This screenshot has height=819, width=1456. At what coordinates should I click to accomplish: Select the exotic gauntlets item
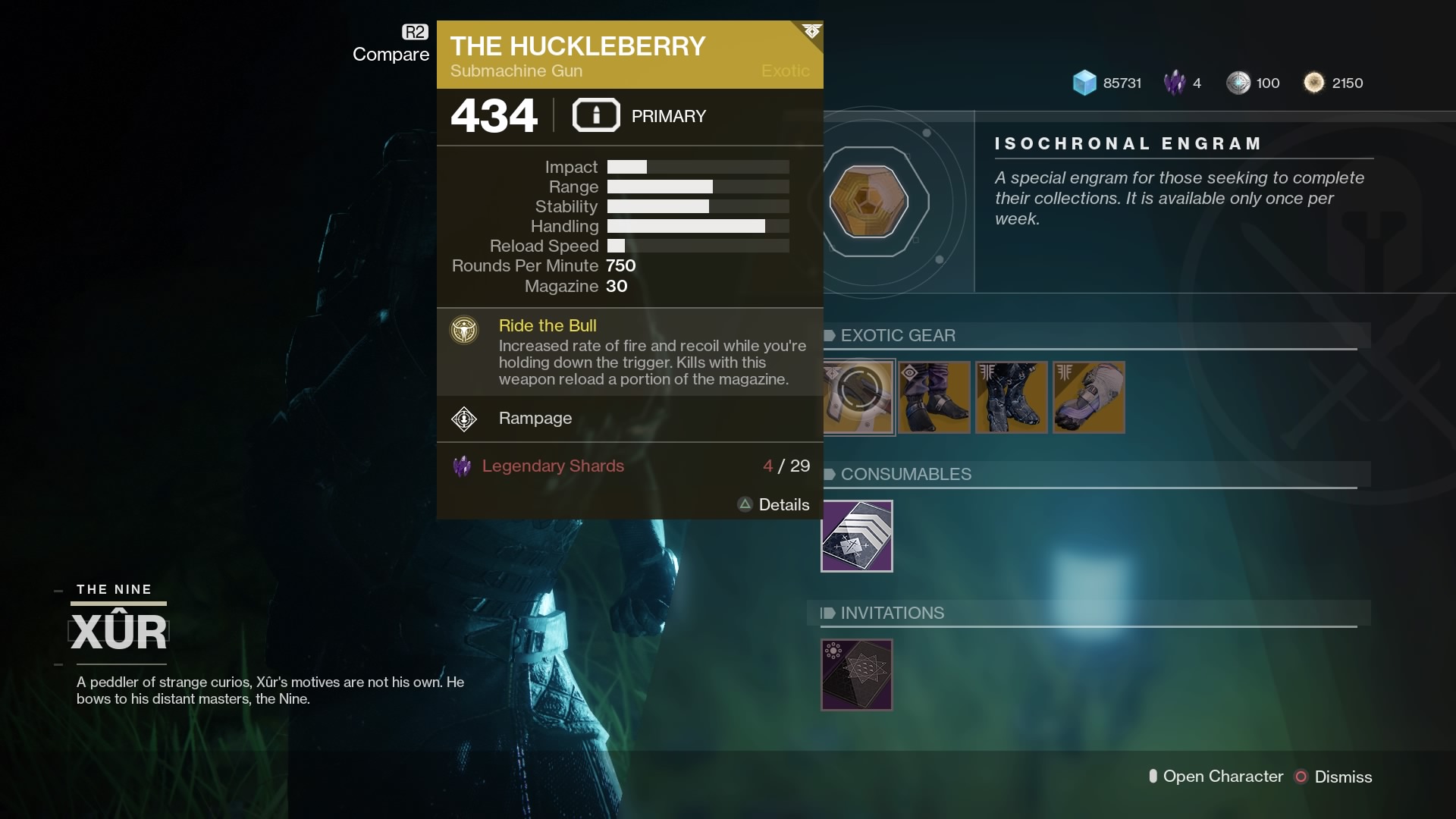pos(1089,397)
